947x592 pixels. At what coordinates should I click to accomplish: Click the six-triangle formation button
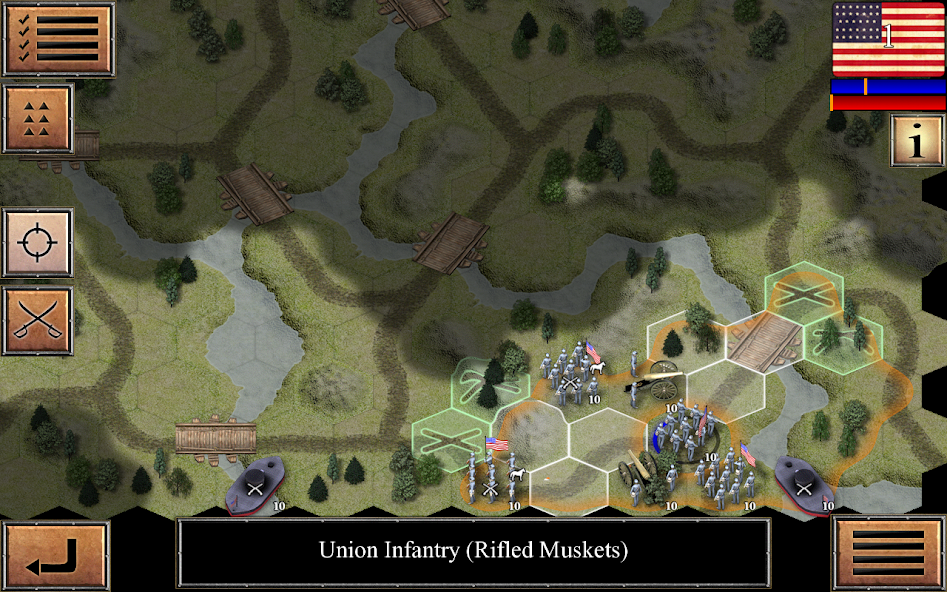click(x=38, y=119)
